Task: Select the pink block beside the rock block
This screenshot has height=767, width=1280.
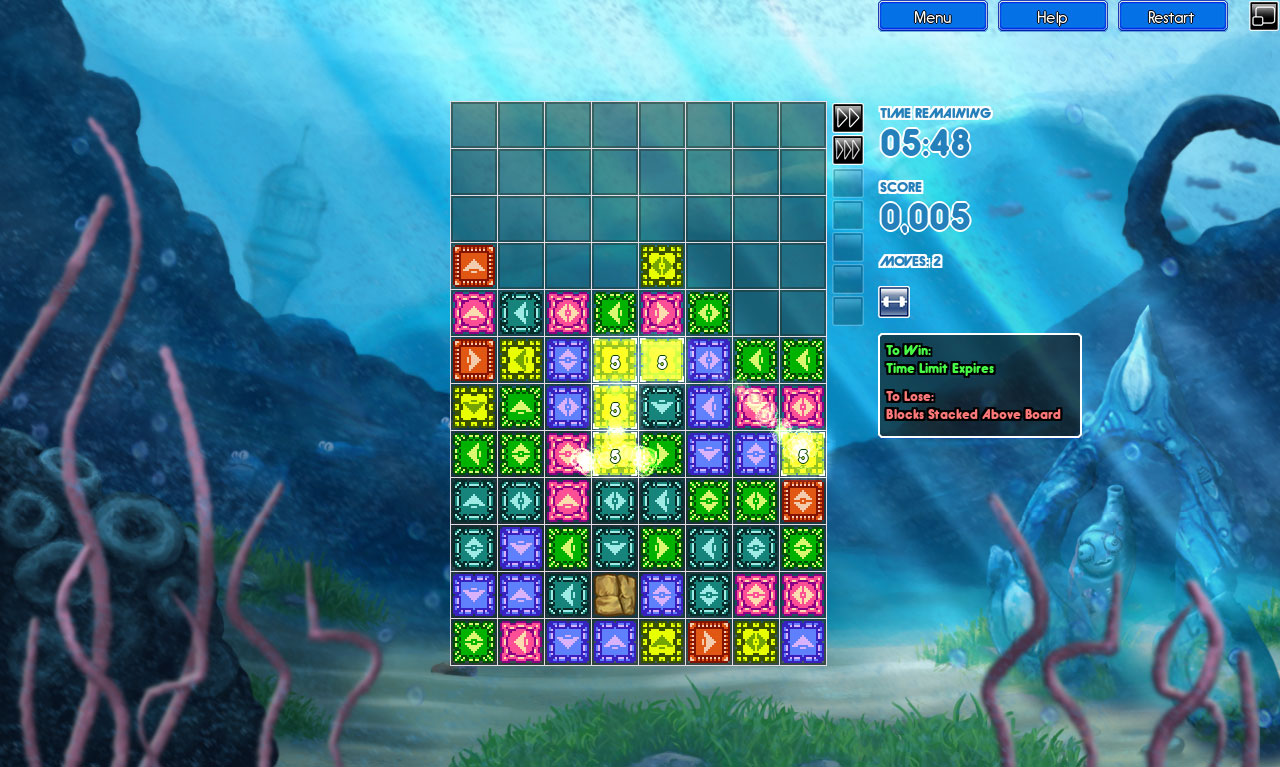Action: tap(757, 593)
